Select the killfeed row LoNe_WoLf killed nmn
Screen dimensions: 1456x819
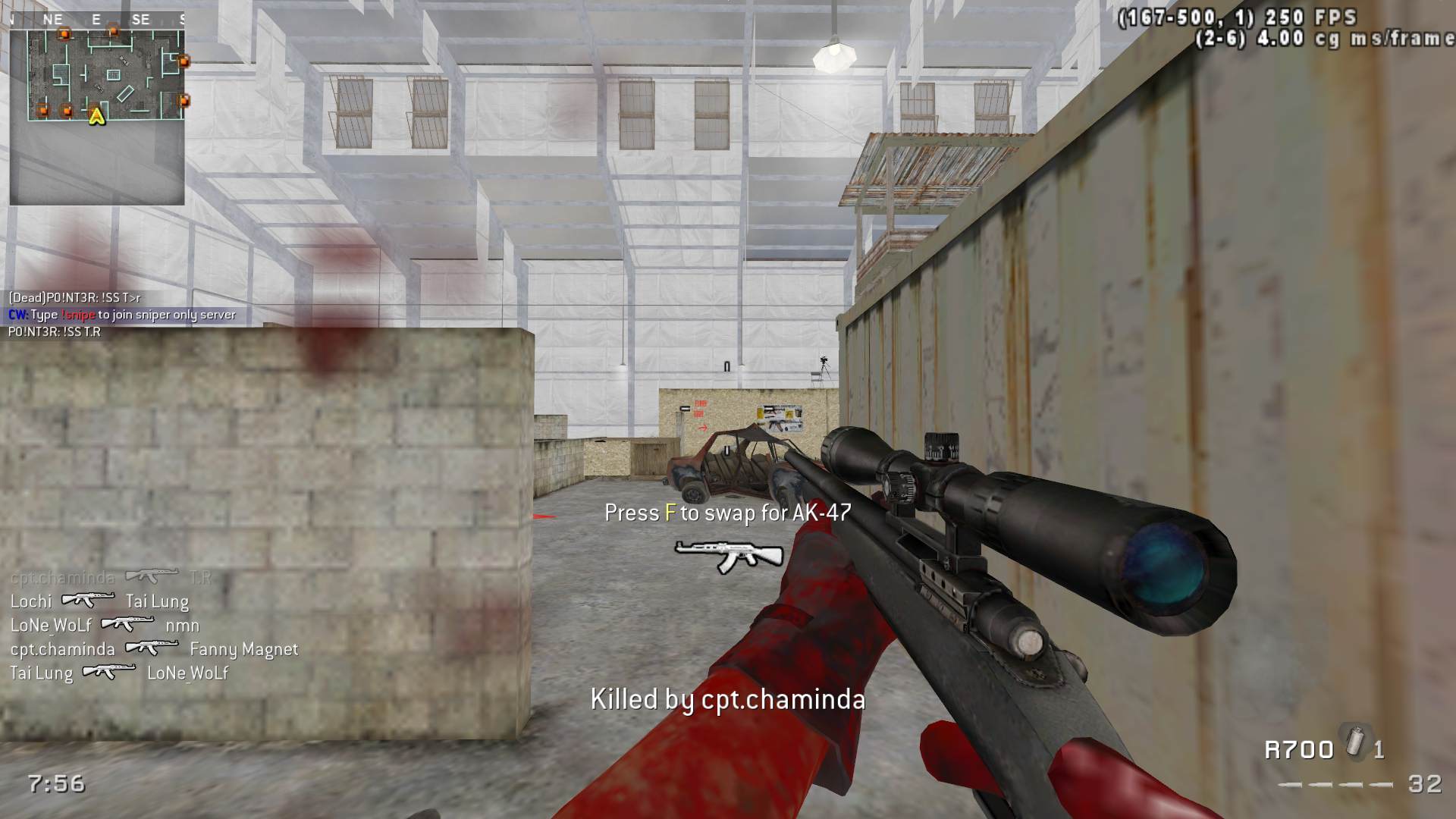(105, 626)
